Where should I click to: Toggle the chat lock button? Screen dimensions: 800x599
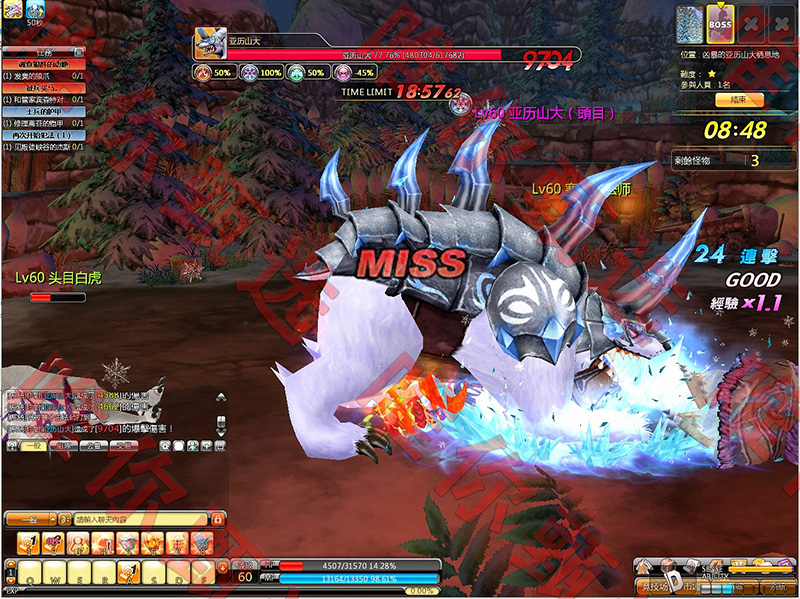click(217, 519)
